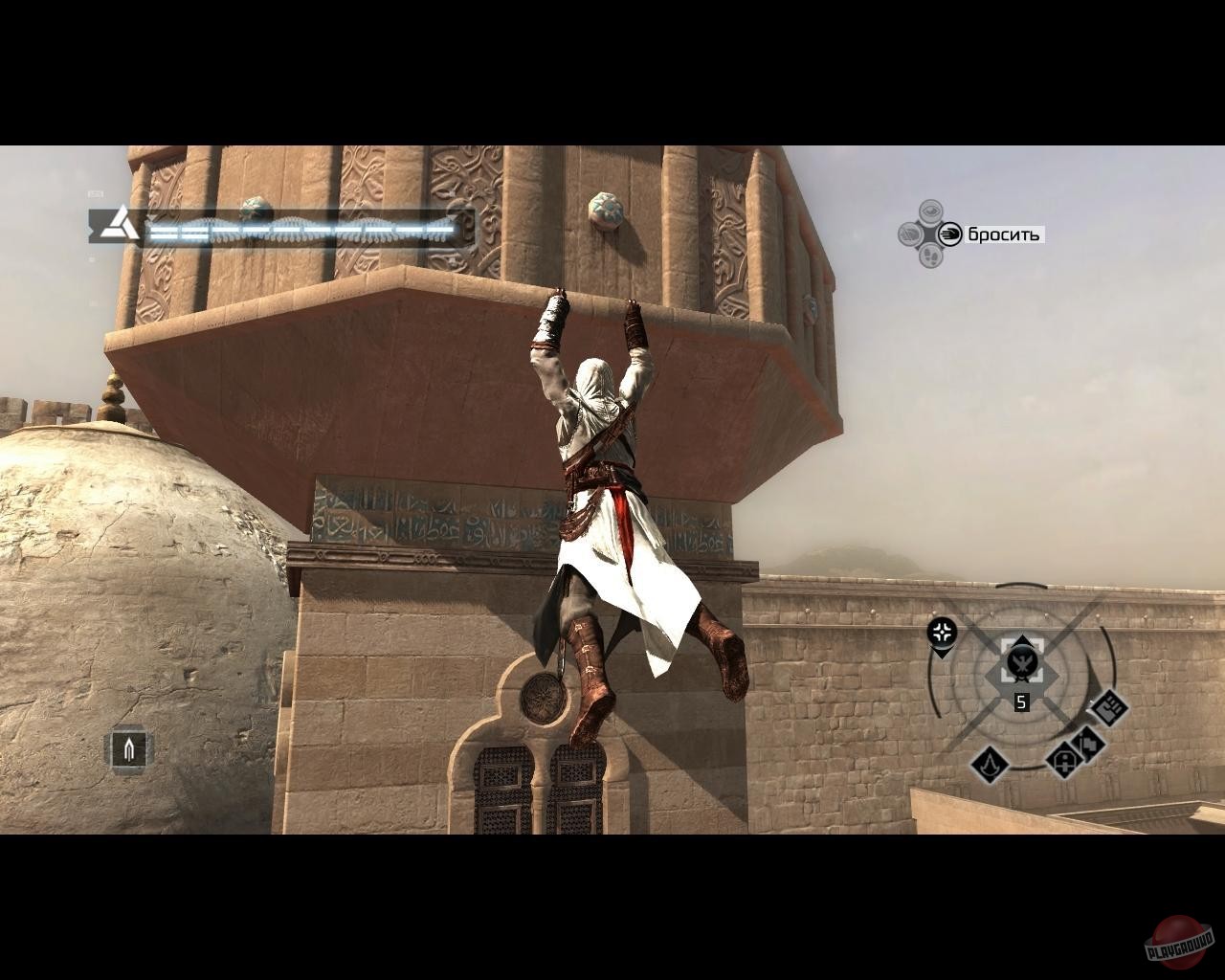The image size is (1225, 980).
Task: Click the flag icon on the weapon wheel
Action: pyautogui.click(x=1089, y=745)
